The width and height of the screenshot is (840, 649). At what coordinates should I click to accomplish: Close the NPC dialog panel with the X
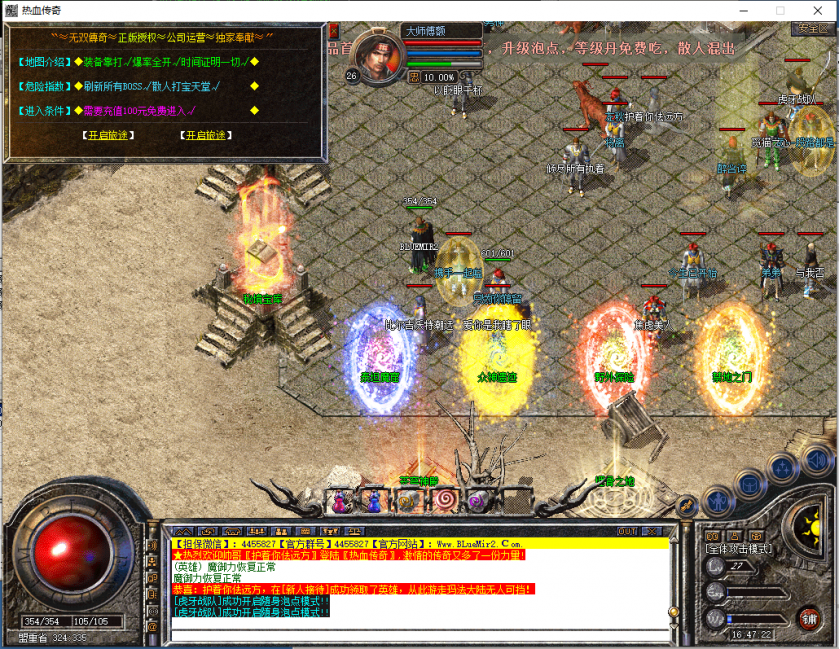point(333,31)
